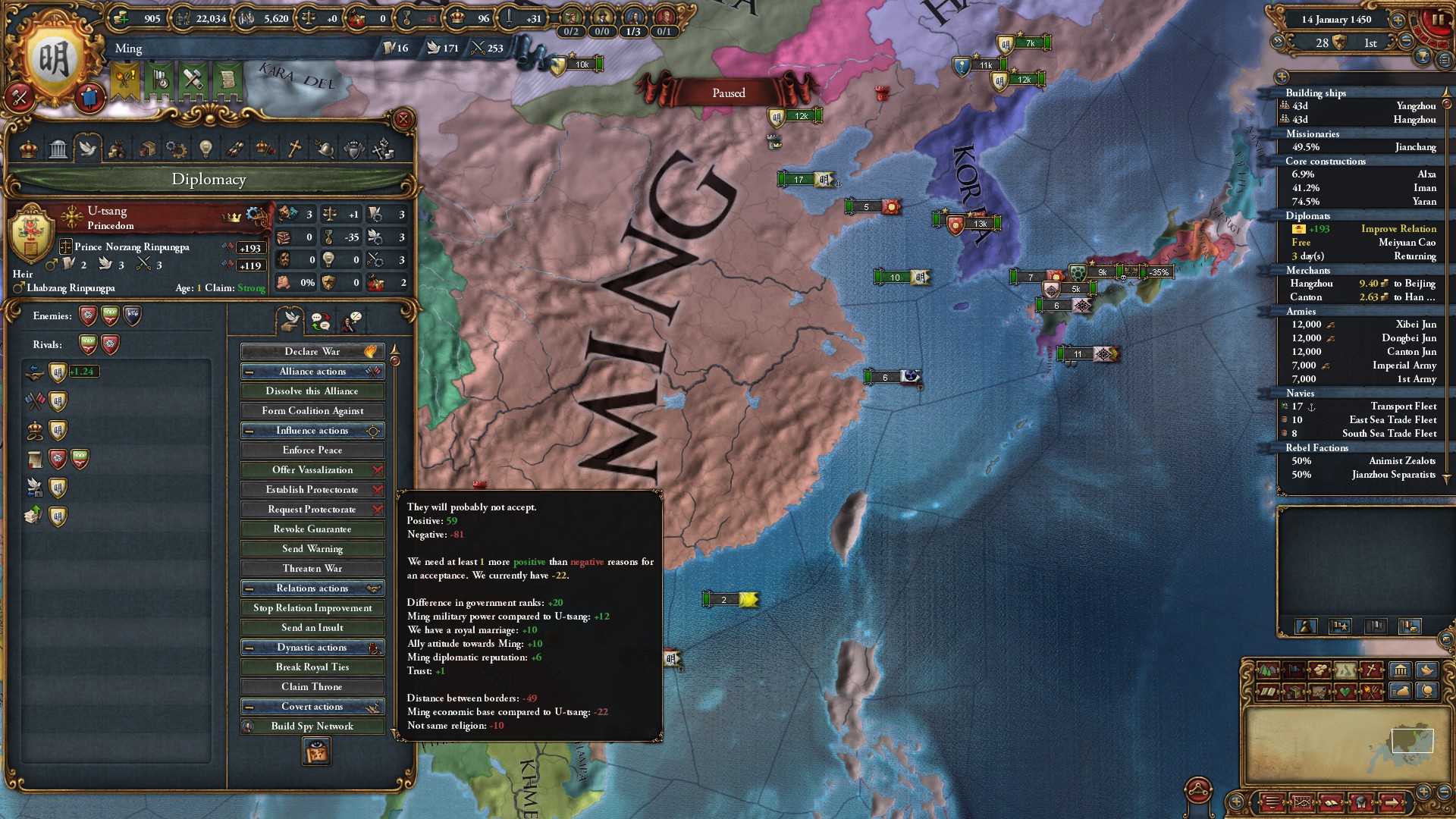Viewport: 1456px width, 819px height.
Task: Select the political map mode flag icon
Action: coord(1294,670)
